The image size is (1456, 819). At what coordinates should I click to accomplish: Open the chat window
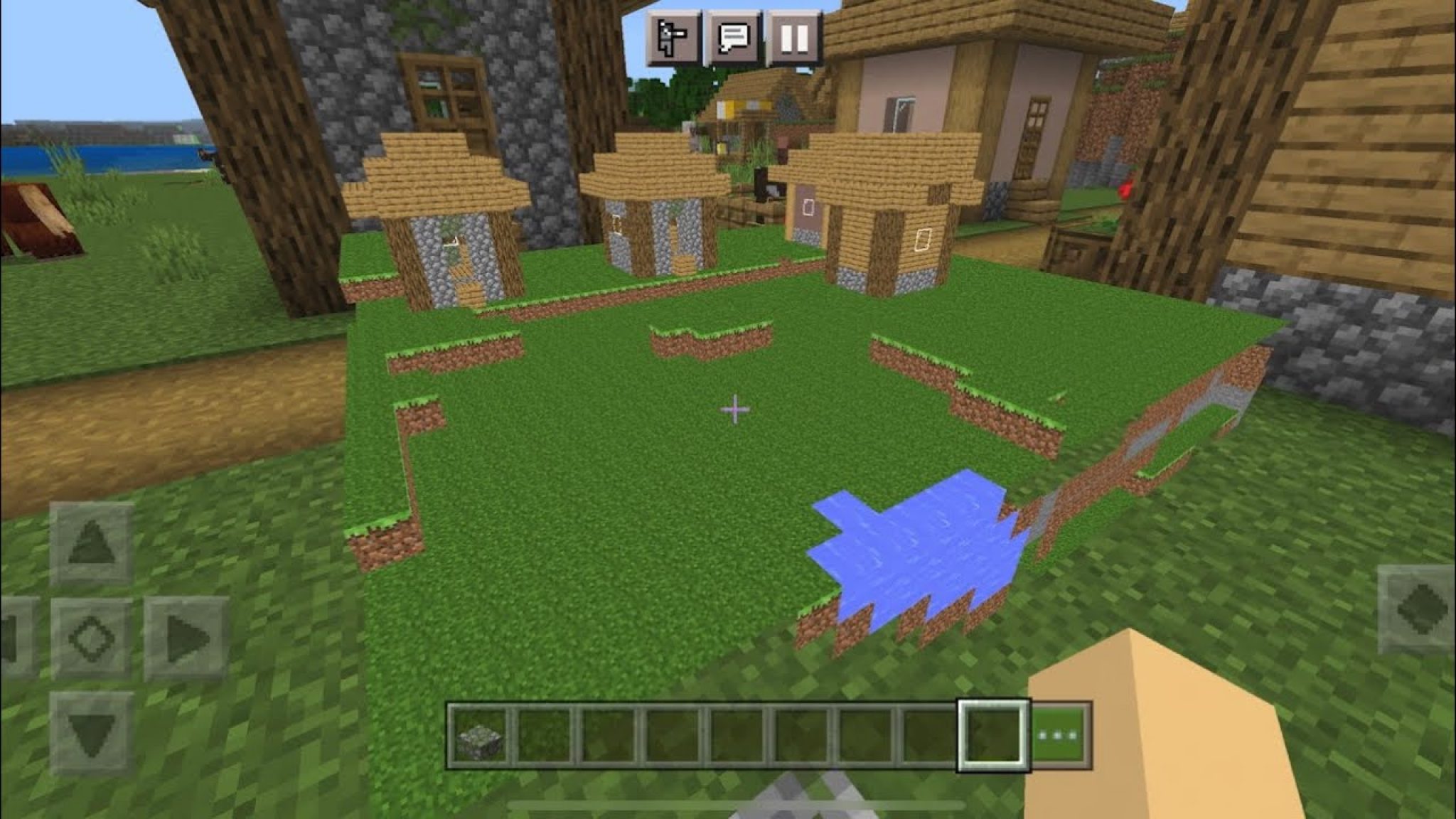click(732, 36)
